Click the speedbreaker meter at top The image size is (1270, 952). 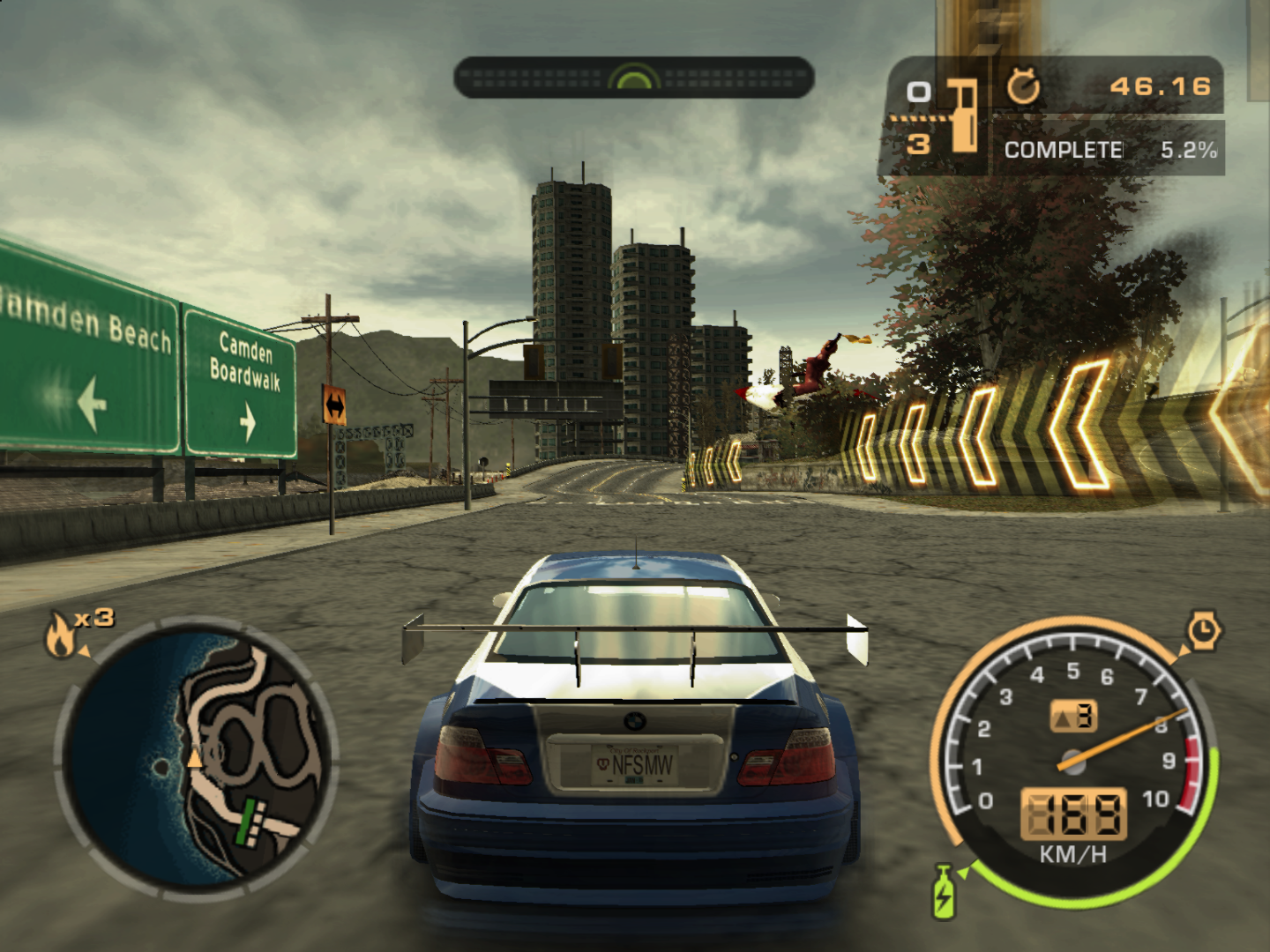pos(633,78)
